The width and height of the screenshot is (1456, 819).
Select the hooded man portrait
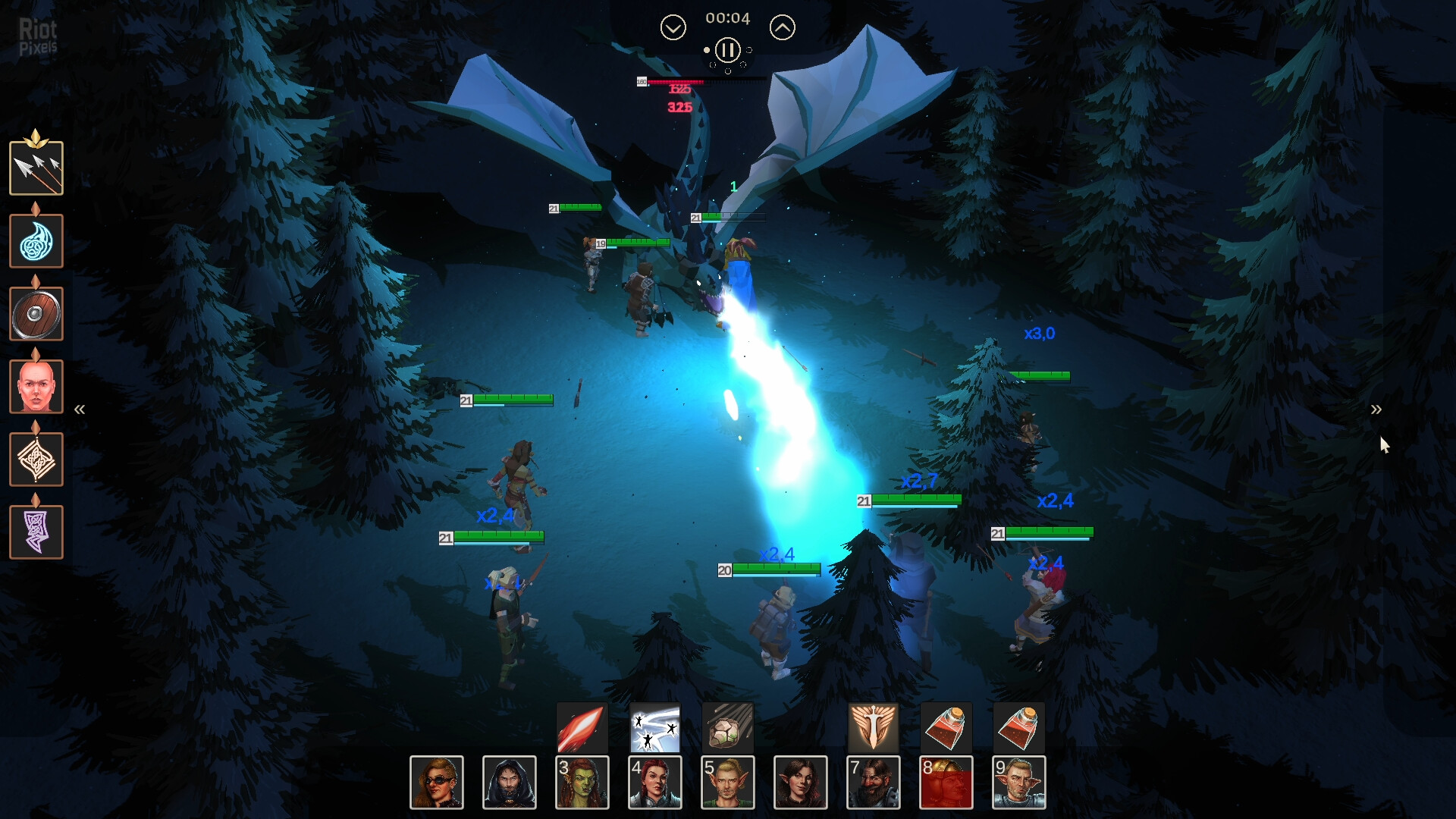510,783
